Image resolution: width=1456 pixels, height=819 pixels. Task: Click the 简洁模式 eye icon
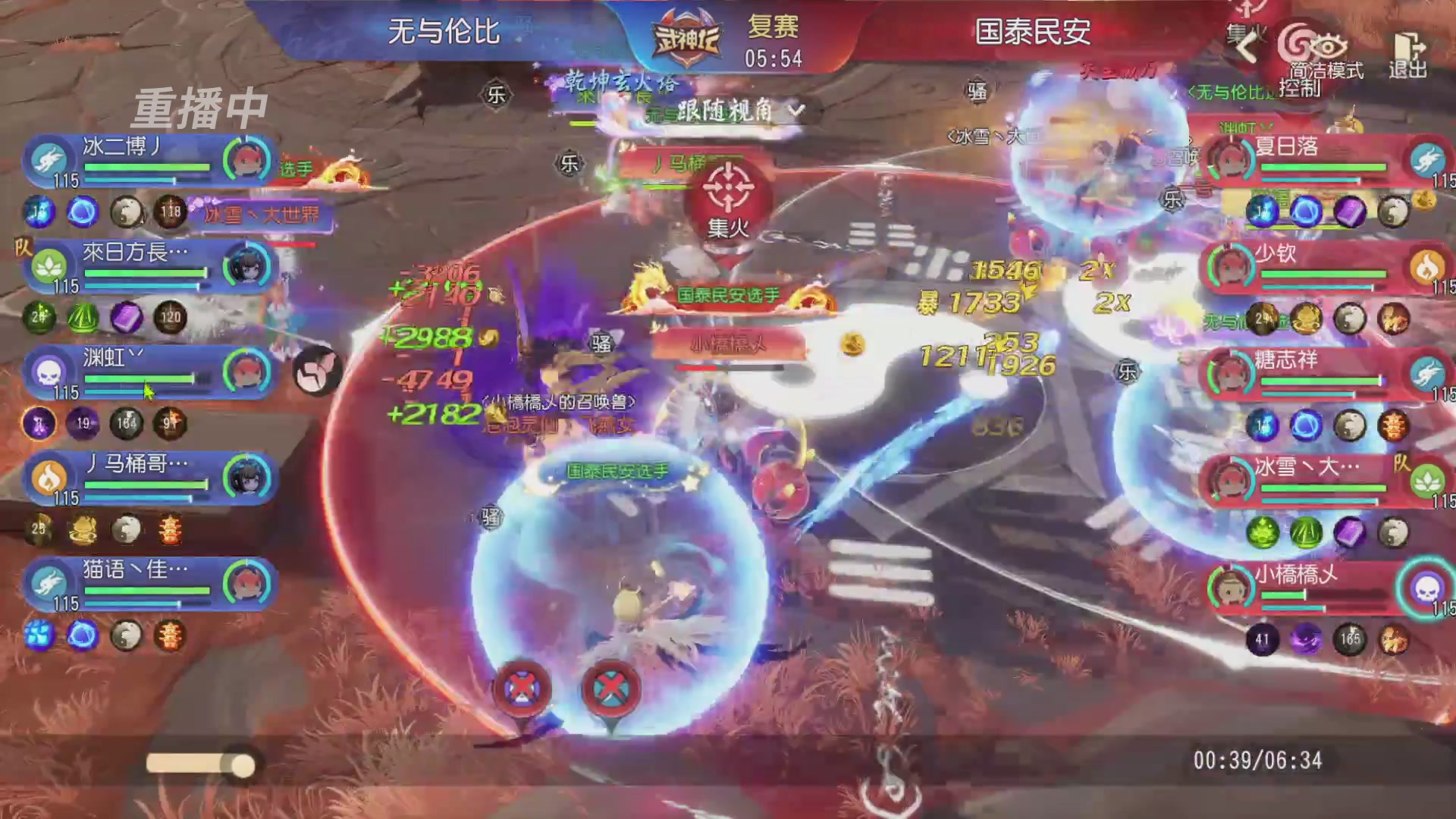[1329, 47]
